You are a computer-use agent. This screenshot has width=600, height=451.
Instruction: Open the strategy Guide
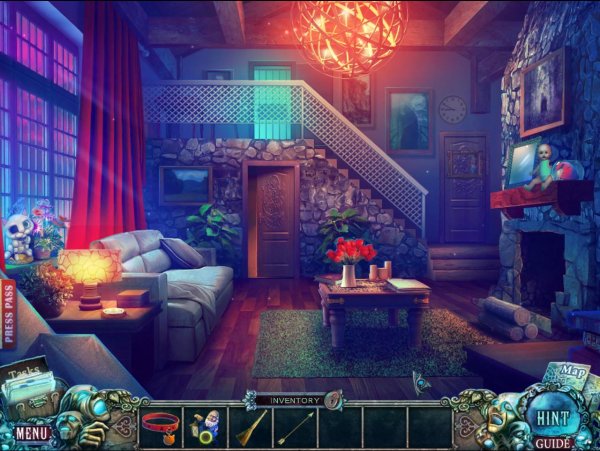click(551, 441)
